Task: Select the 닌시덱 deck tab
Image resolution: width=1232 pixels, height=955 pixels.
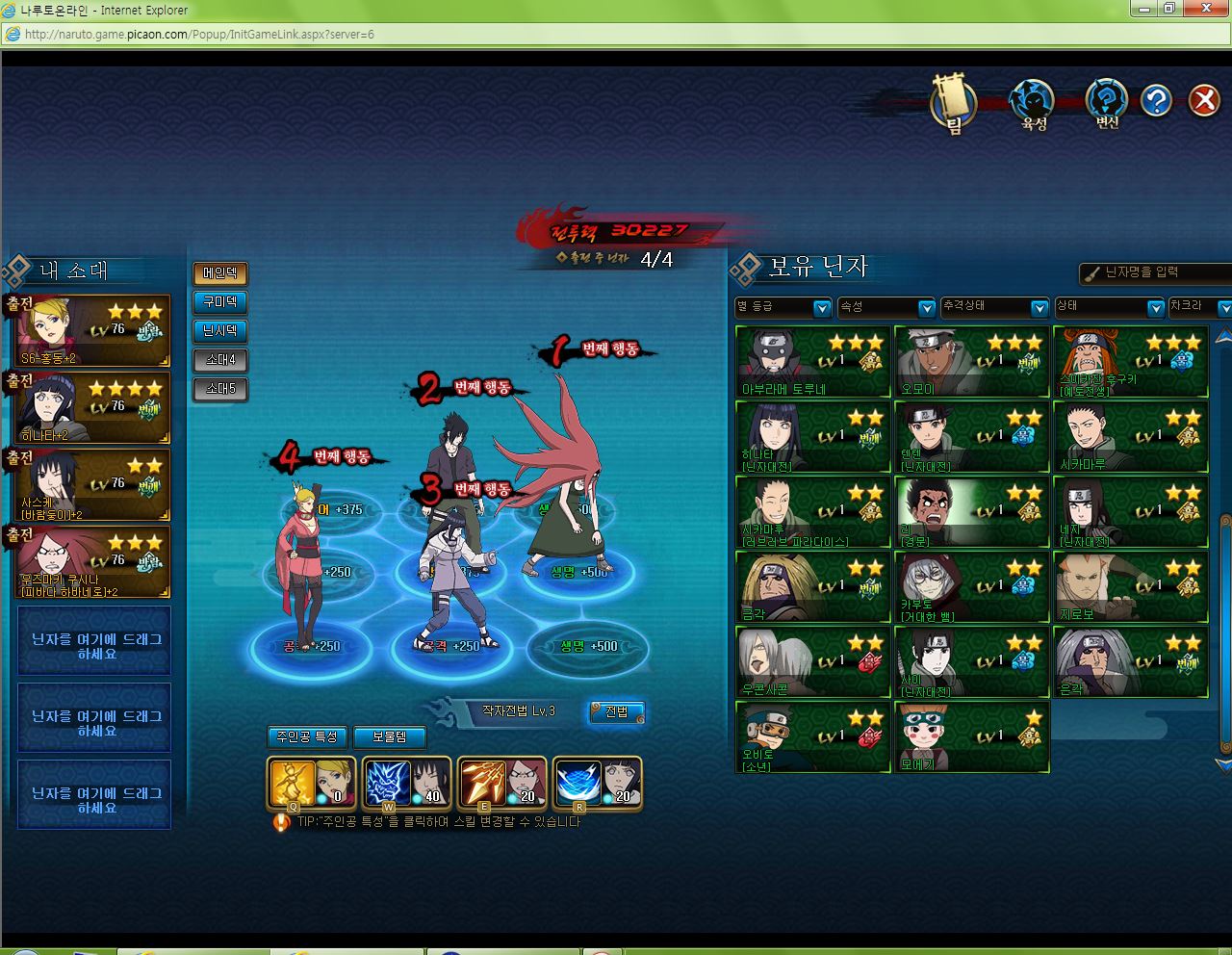Action: [220, 331]
